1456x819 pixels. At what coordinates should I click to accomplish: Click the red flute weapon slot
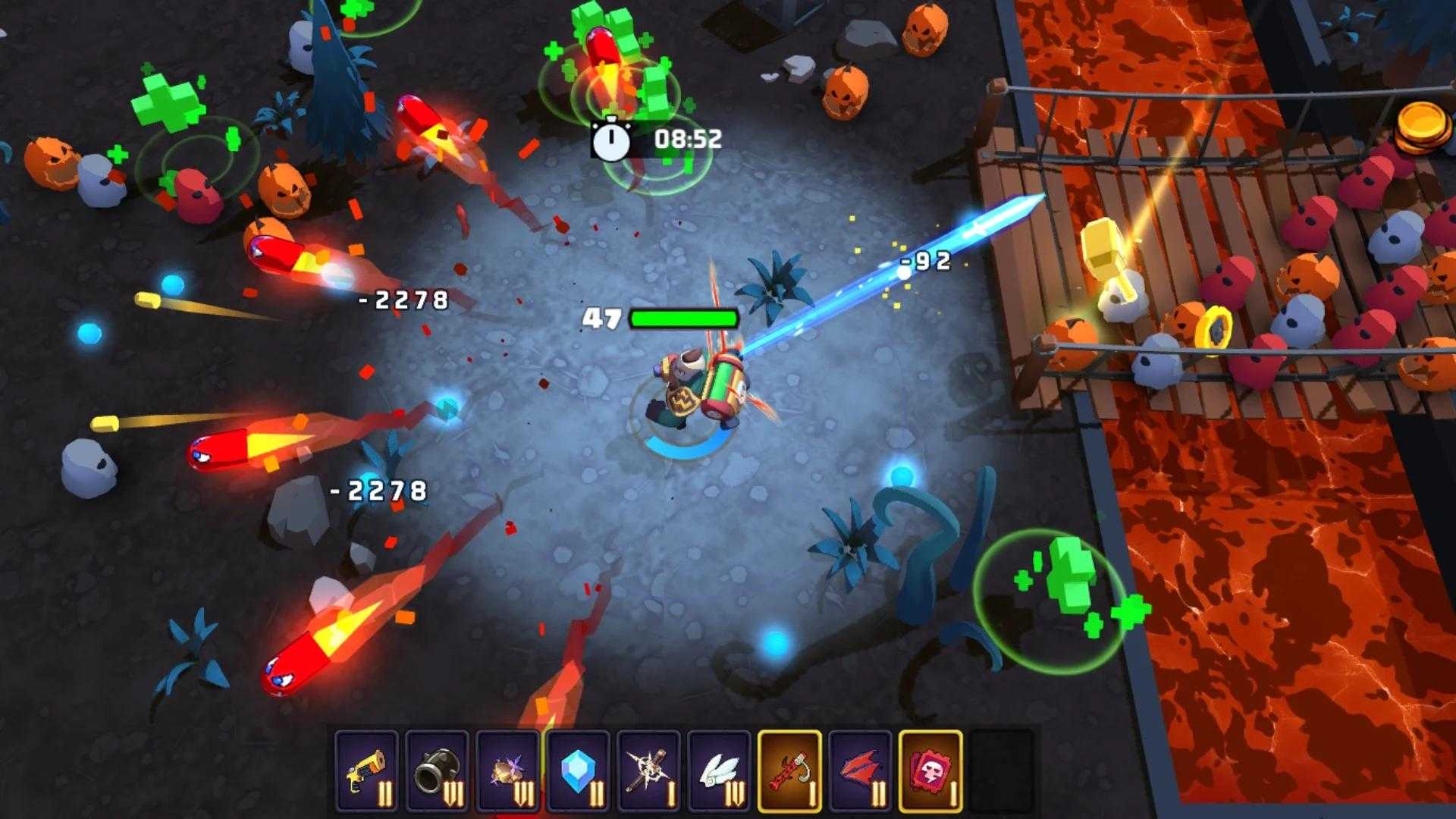coord(790,771)
